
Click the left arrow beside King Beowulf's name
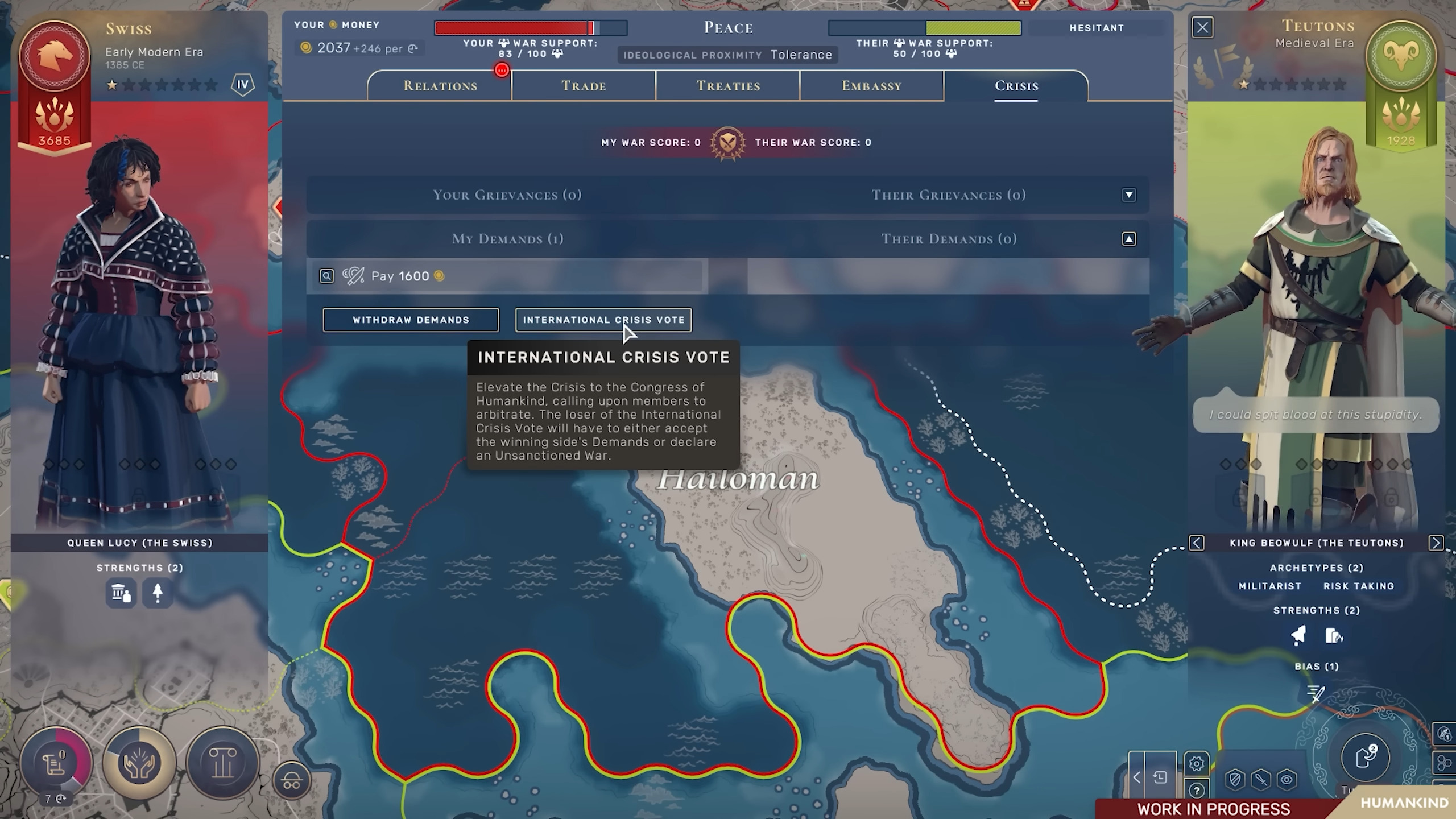(1198, 543)
